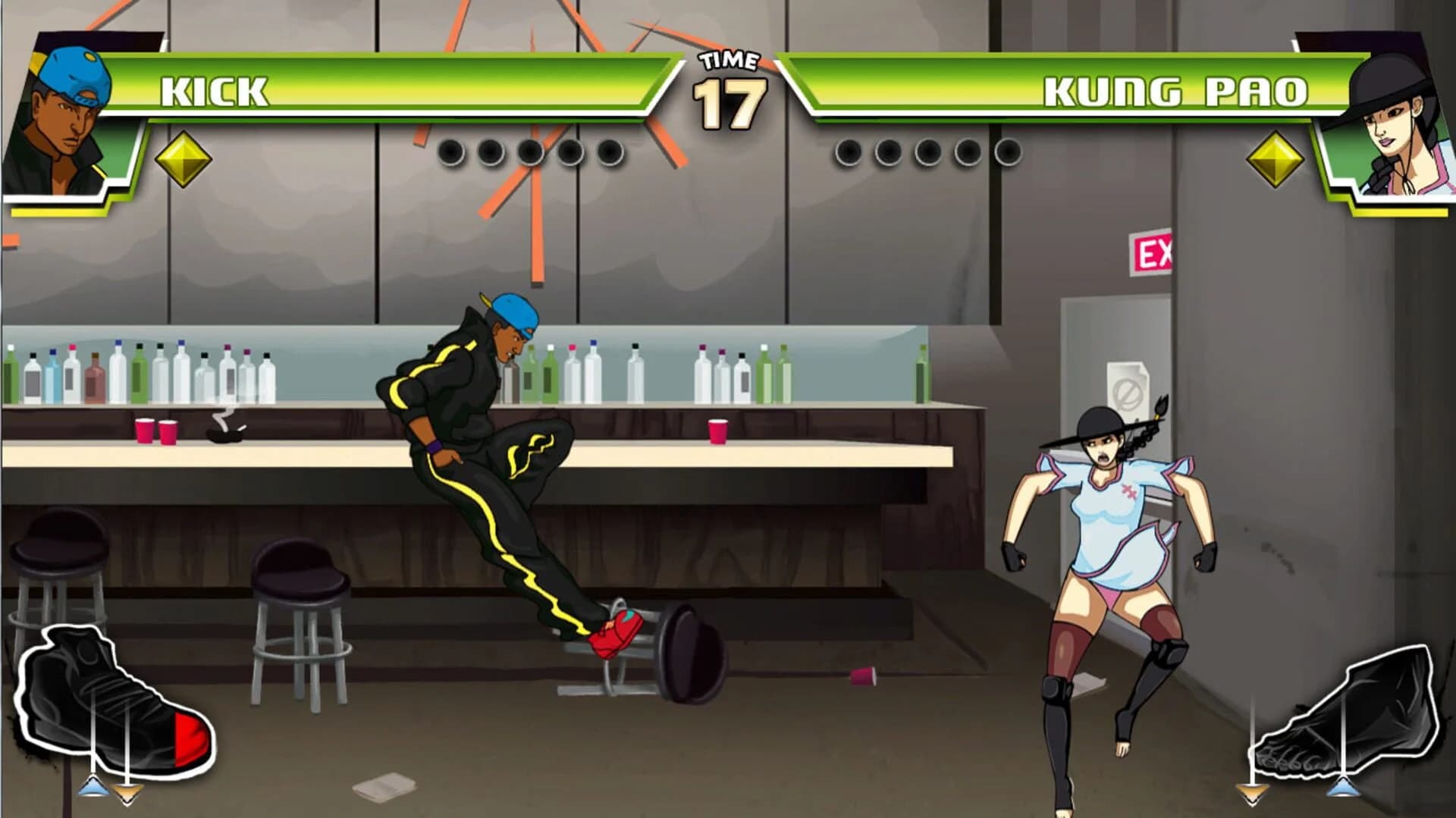This screenshot has height=818, width=1456.
Task: Click the orange down-arrow under the foot meter
Action: pos(1250,794)
